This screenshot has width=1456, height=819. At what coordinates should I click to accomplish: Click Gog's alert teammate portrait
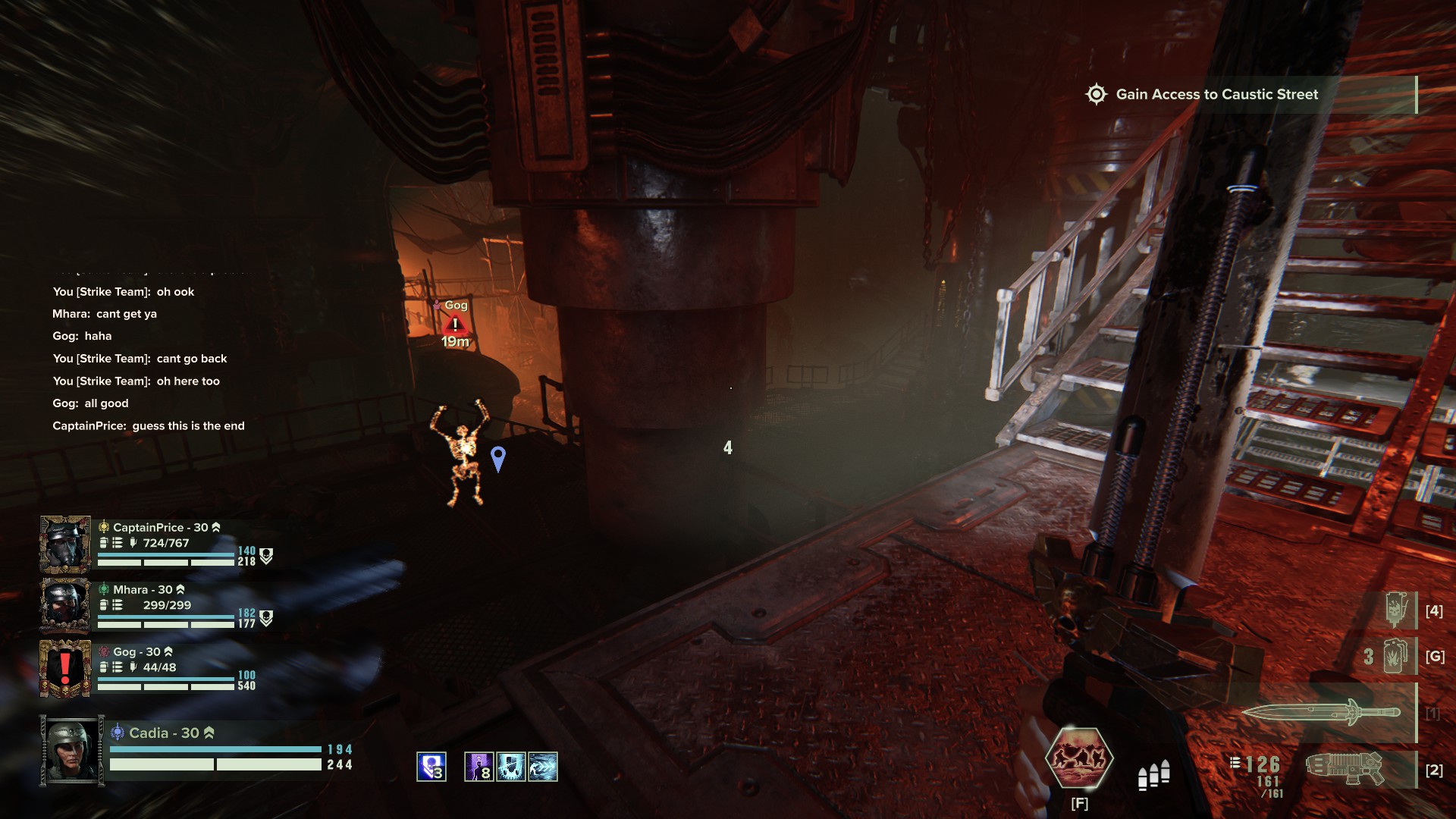65,668
